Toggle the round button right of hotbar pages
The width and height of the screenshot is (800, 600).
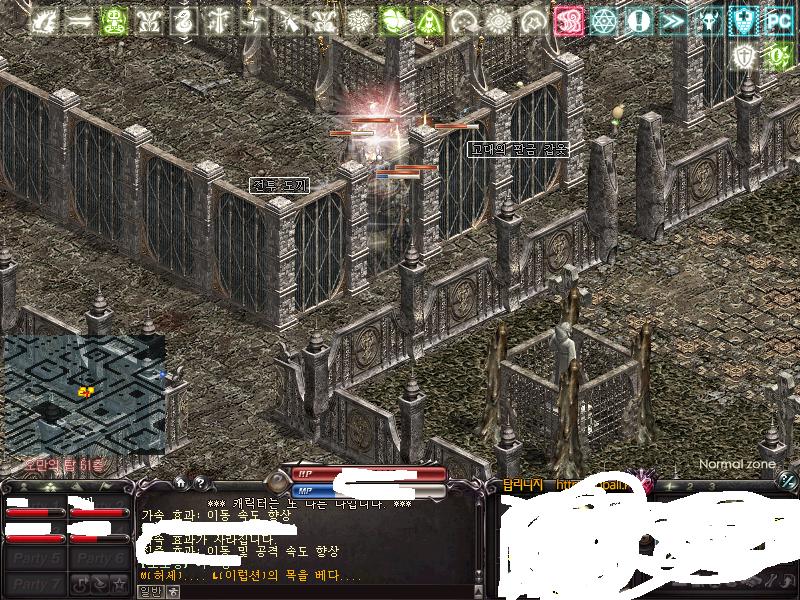coord(787,483)
